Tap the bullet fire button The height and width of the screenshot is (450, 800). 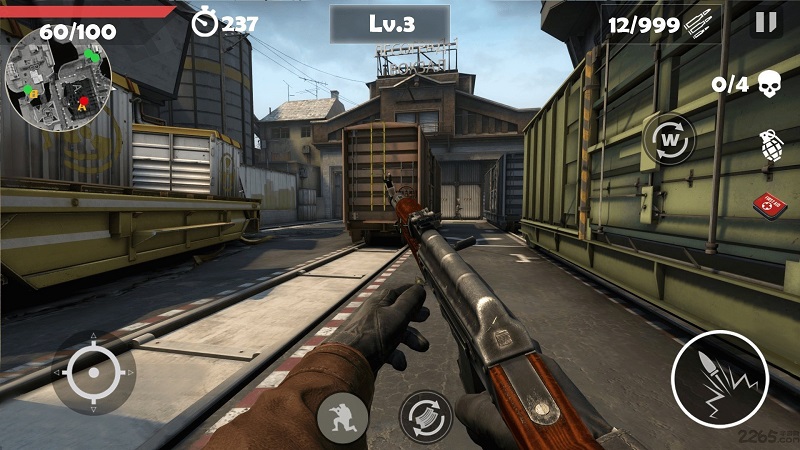[x=719, y=379]
